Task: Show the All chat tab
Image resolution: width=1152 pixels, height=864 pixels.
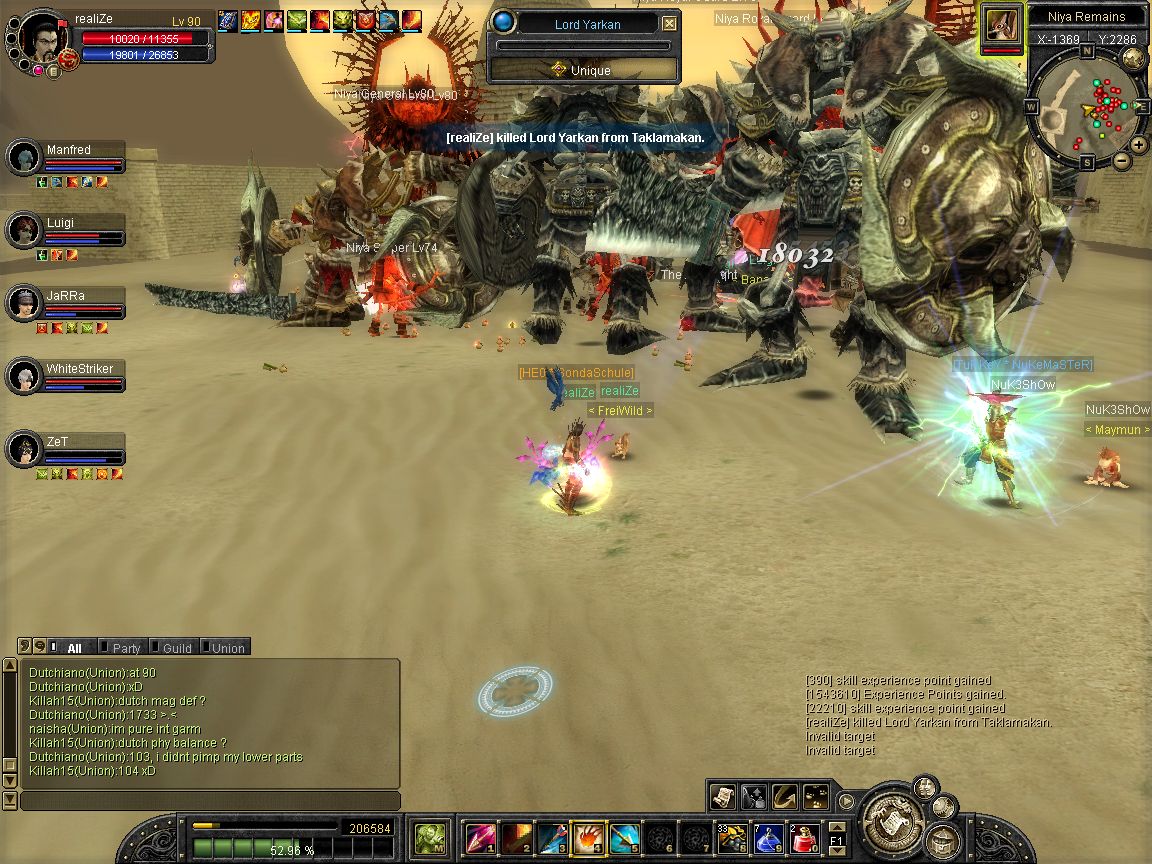Action: click(x=74, y=648)
